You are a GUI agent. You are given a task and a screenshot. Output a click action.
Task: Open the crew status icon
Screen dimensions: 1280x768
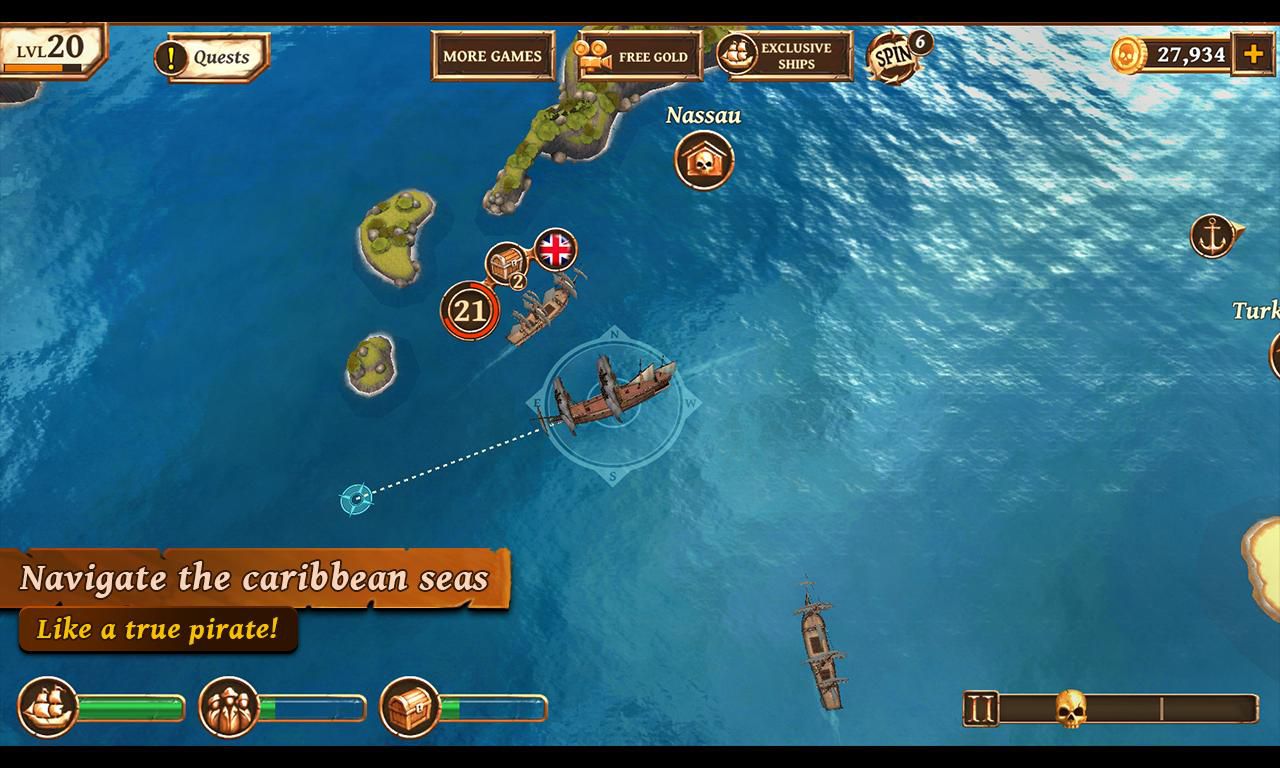(x=229, y=707)
